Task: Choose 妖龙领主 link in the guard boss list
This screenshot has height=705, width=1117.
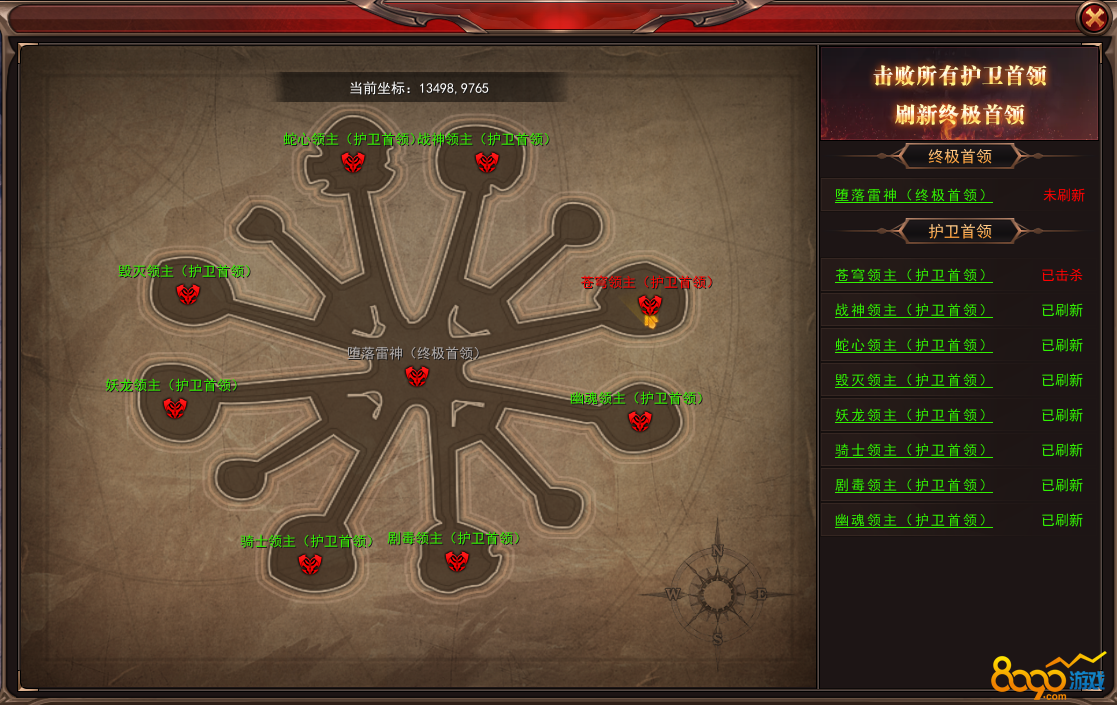Action: [x=913, y=415]
